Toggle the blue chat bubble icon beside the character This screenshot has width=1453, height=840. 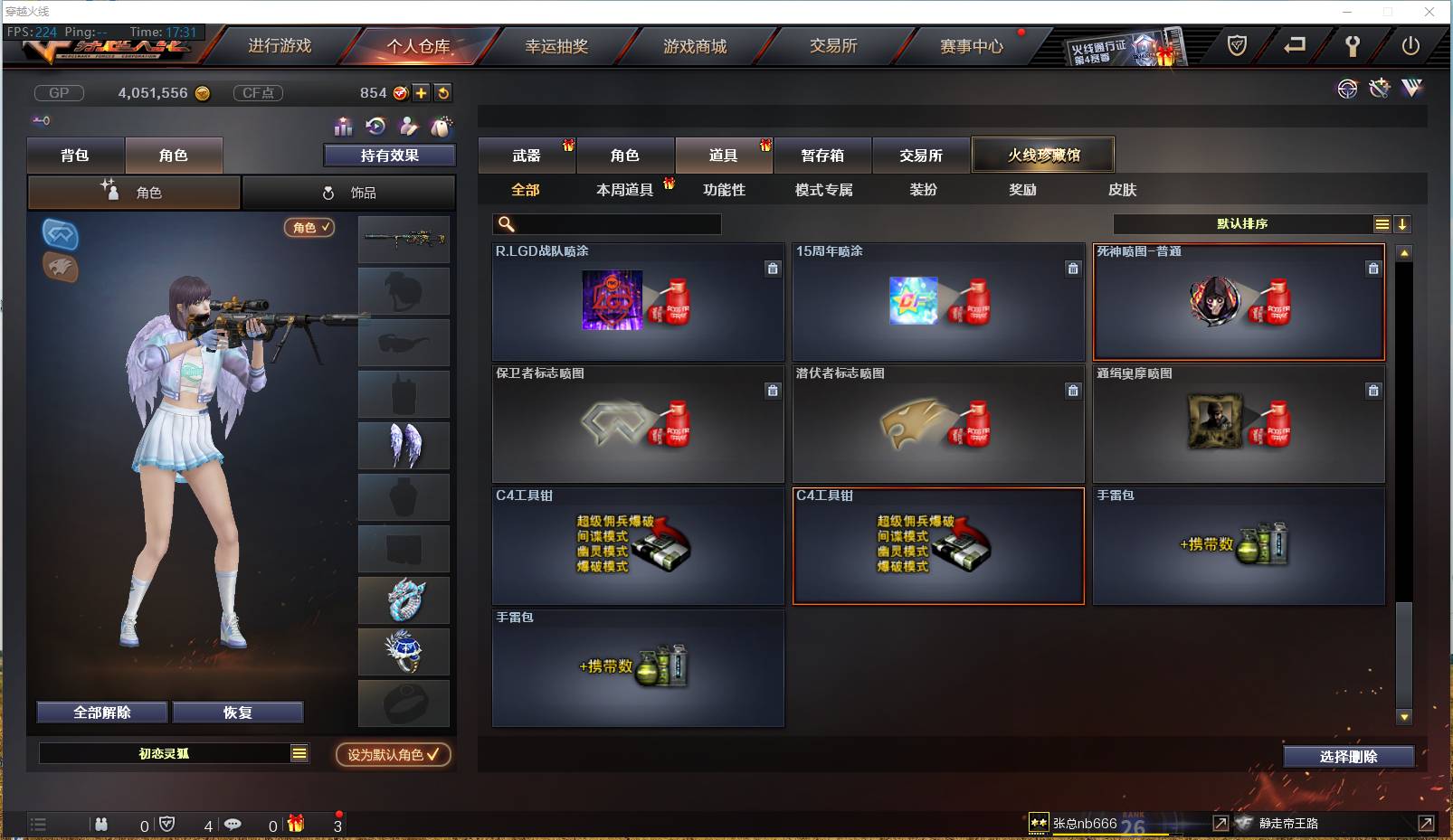pyautogui.click(x=61, y=233)
